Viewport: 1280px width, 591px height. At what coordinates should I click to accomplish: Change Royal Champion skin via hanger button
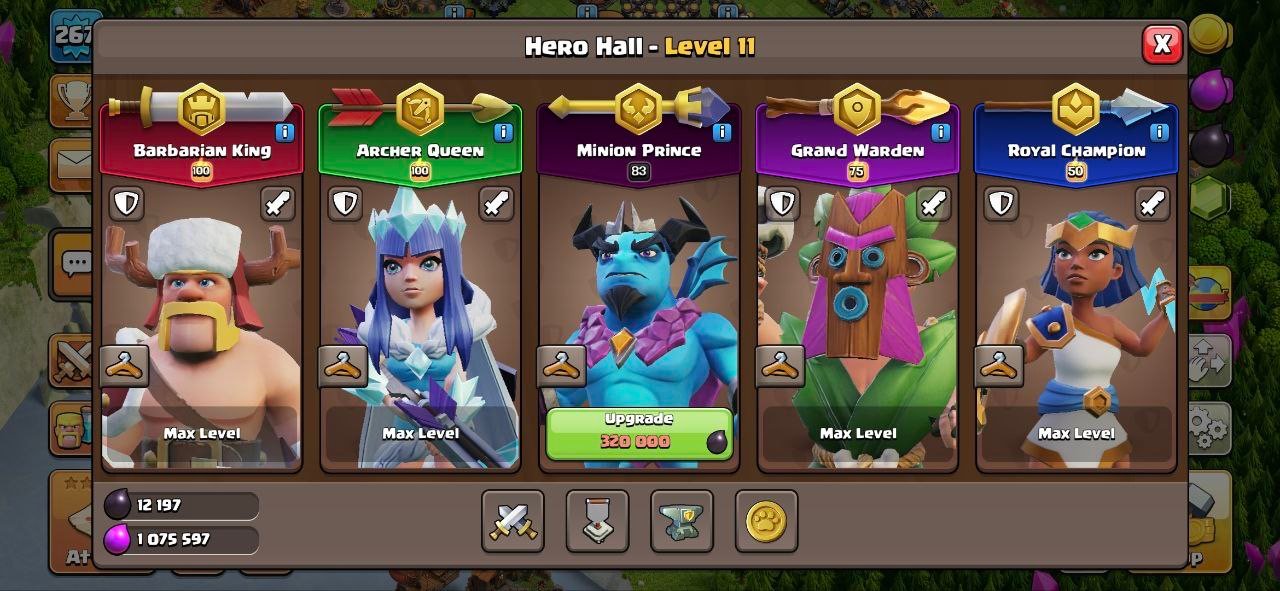[x=999, y=366]
